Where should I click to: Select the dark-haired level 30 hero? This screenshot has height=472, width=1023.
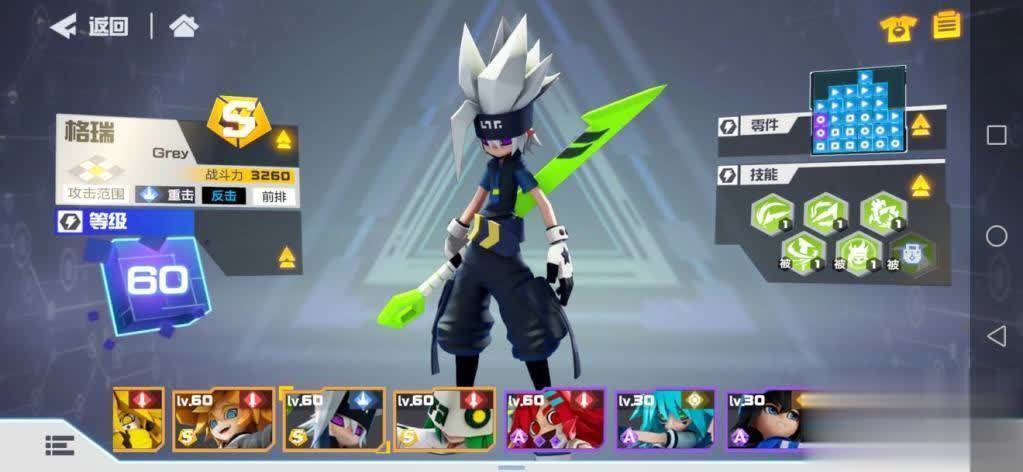point(765,419)
